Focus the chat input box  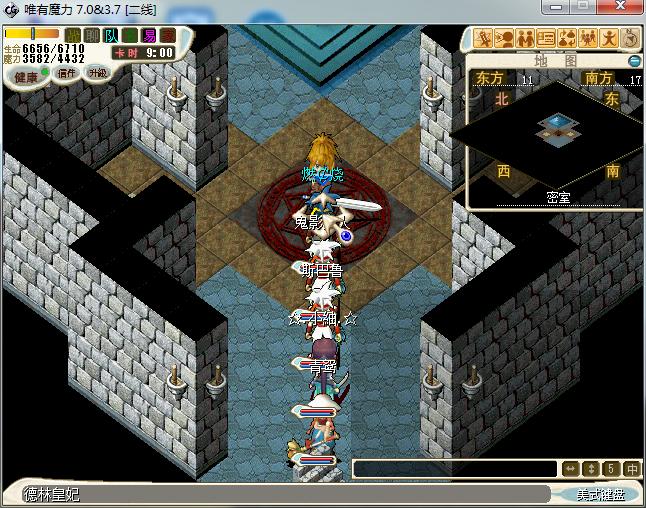coord(455,469)
